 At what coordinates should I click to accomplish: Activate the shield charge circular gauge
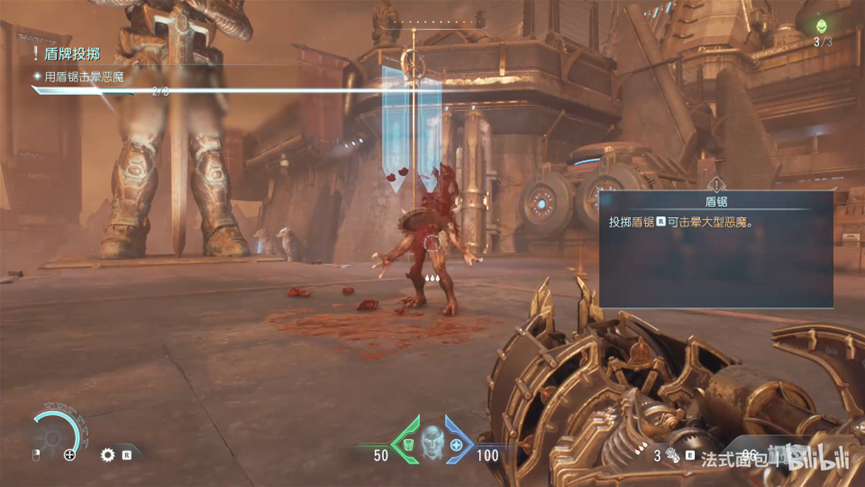click(x=56, y=433)
